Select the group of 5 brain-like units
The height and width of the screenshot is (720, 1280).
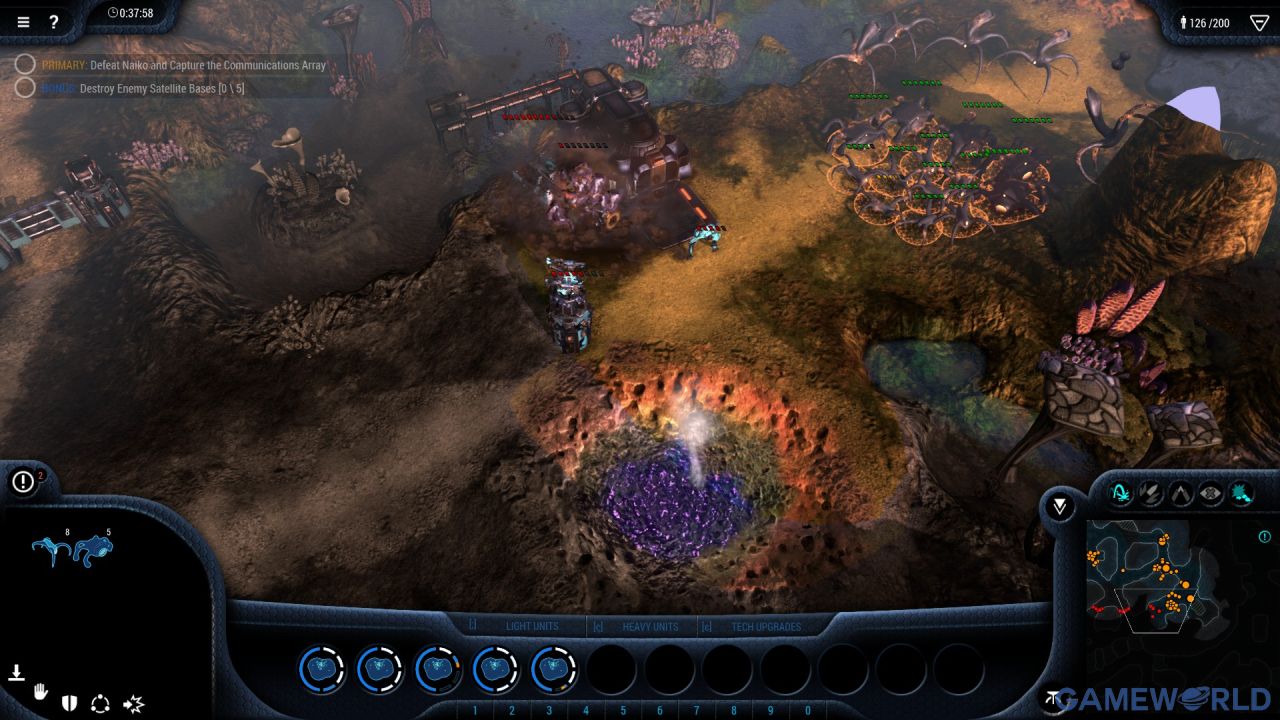(x=95, y=550)
